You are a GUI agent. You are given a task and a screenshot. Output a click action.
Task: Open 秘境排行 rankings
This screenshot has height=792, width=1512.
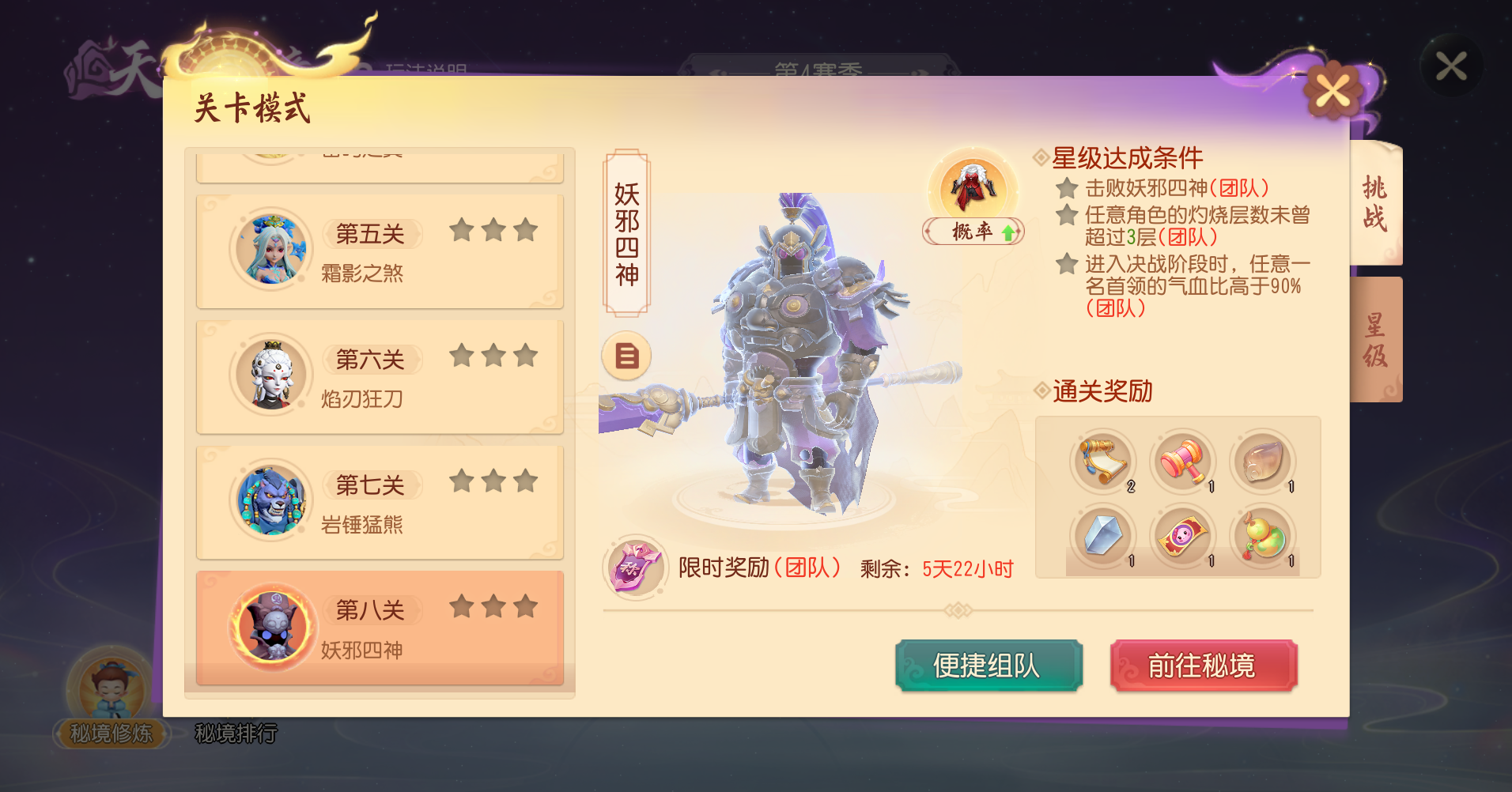coord(236,734)
